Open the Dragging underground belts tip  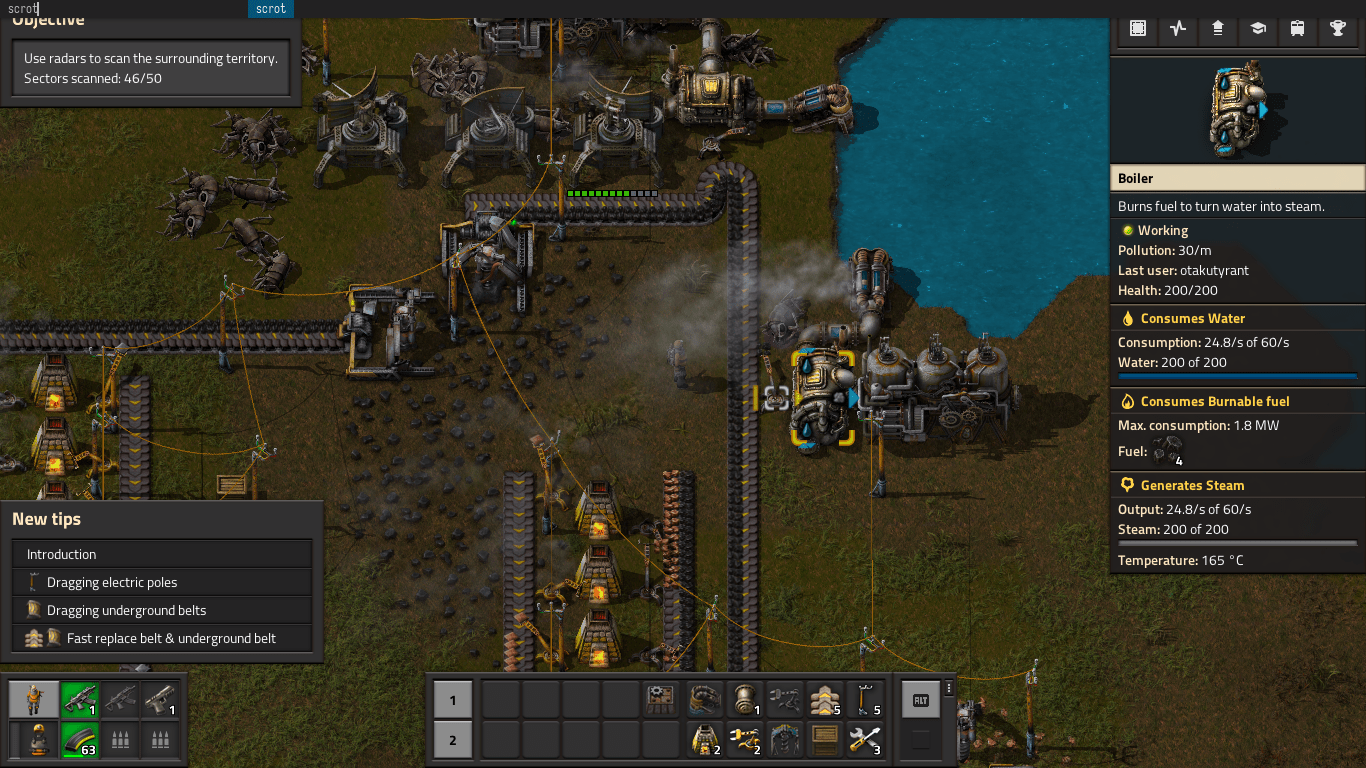coord(162,610)
